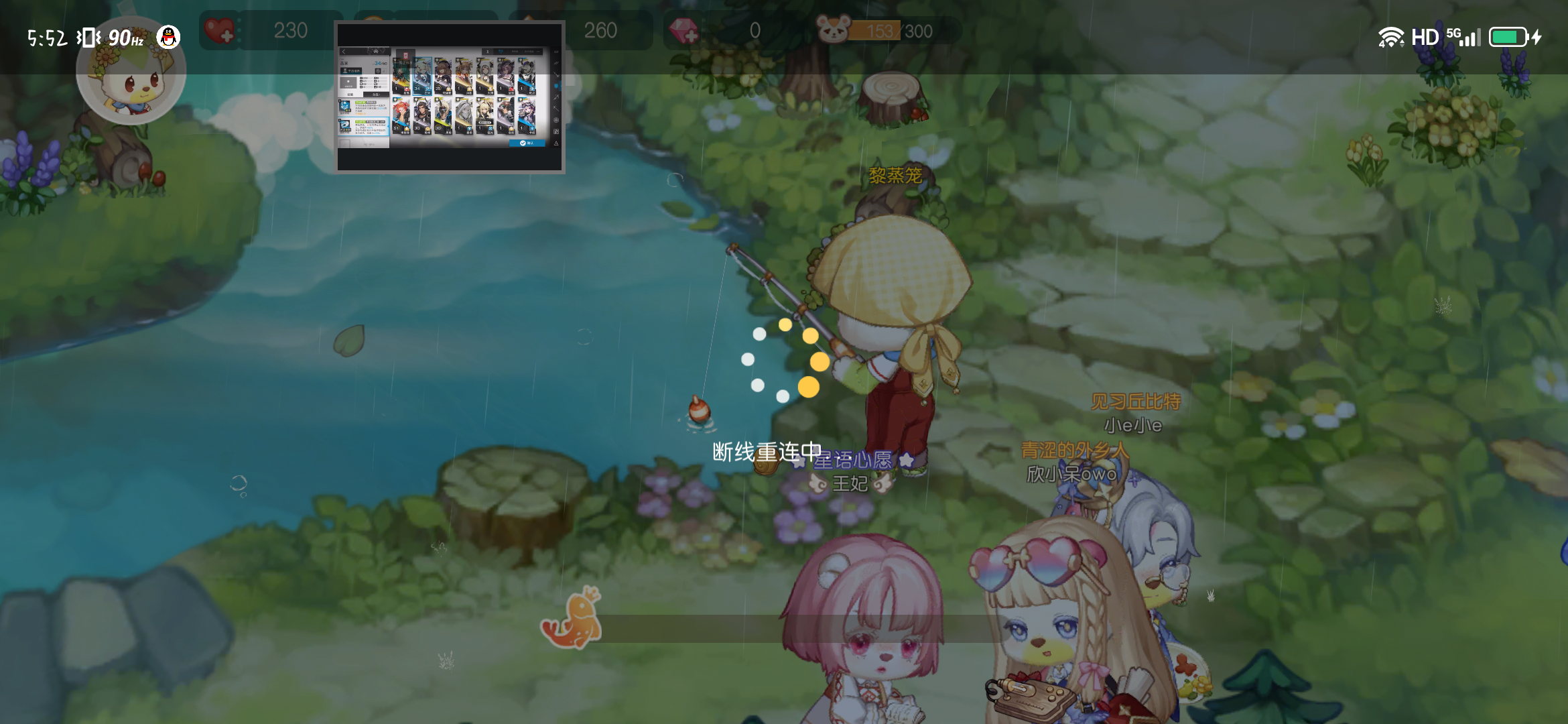
Task: Tap the pink gem plus icon
Action: (688, 32)
